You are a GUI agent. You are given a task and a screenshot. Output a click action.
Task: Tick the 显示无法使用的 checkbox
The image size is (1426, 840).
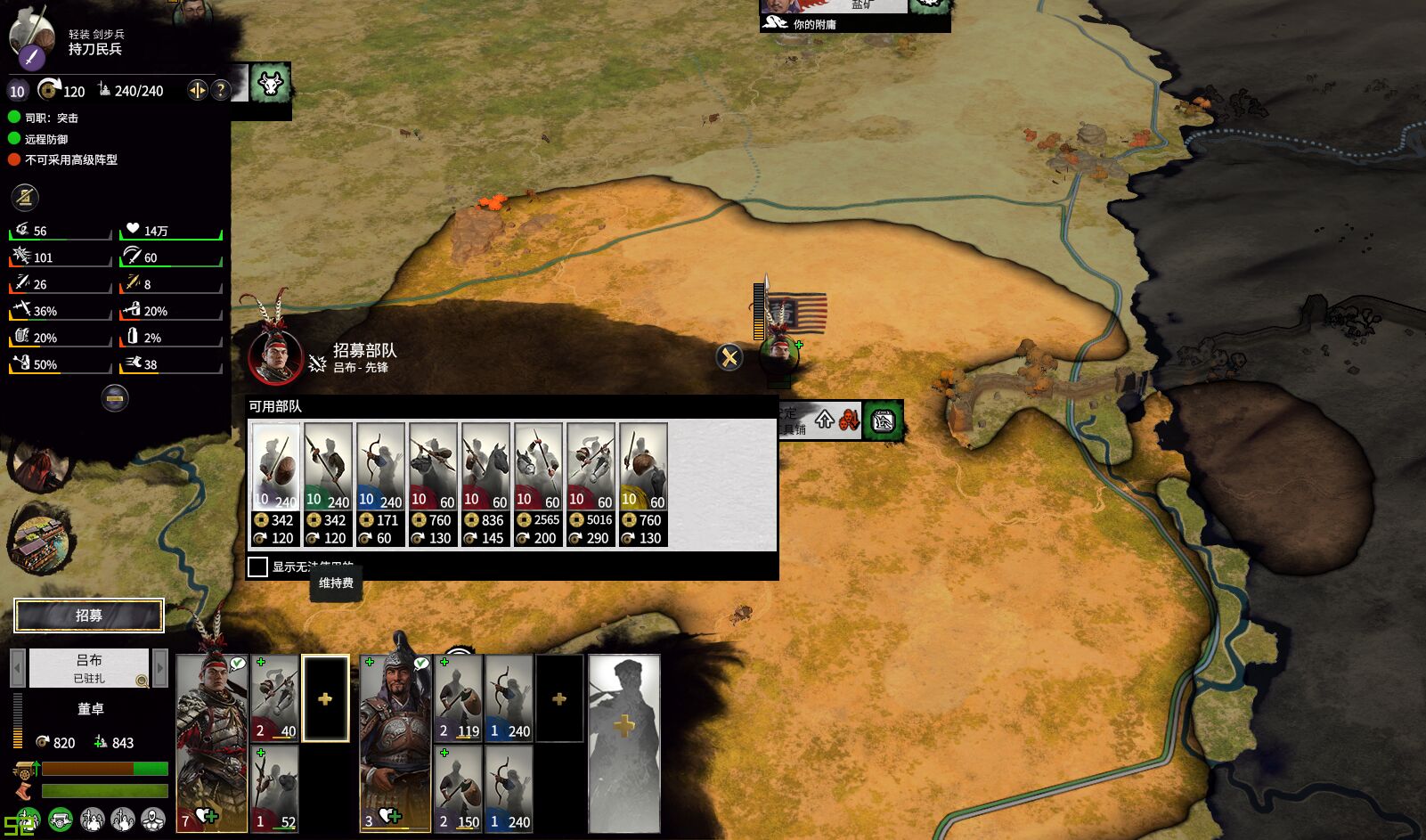(x=257, y=567)
